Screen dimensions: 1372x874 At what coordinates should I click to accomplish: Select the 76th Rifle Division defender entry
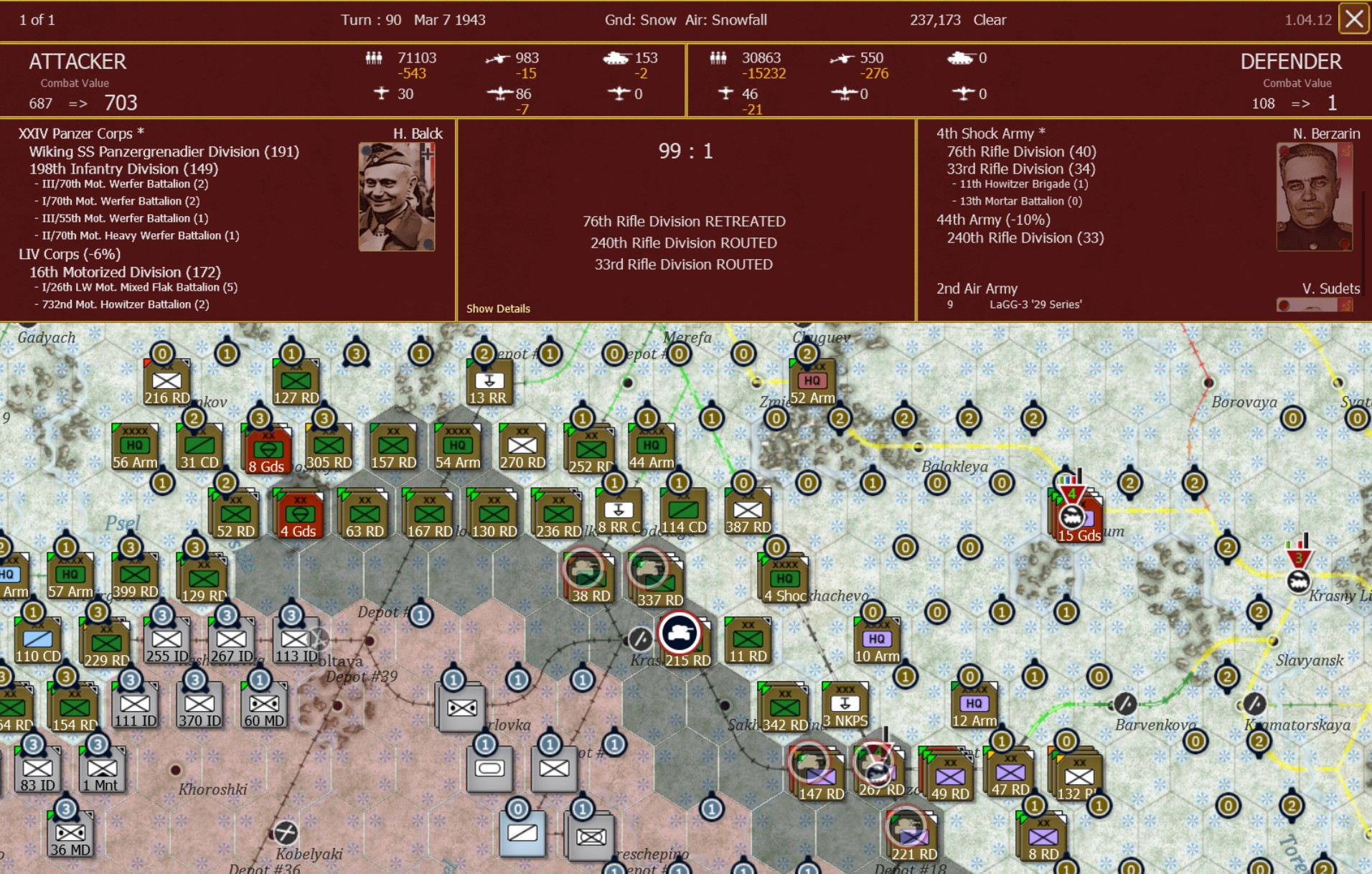[1020, 151]
